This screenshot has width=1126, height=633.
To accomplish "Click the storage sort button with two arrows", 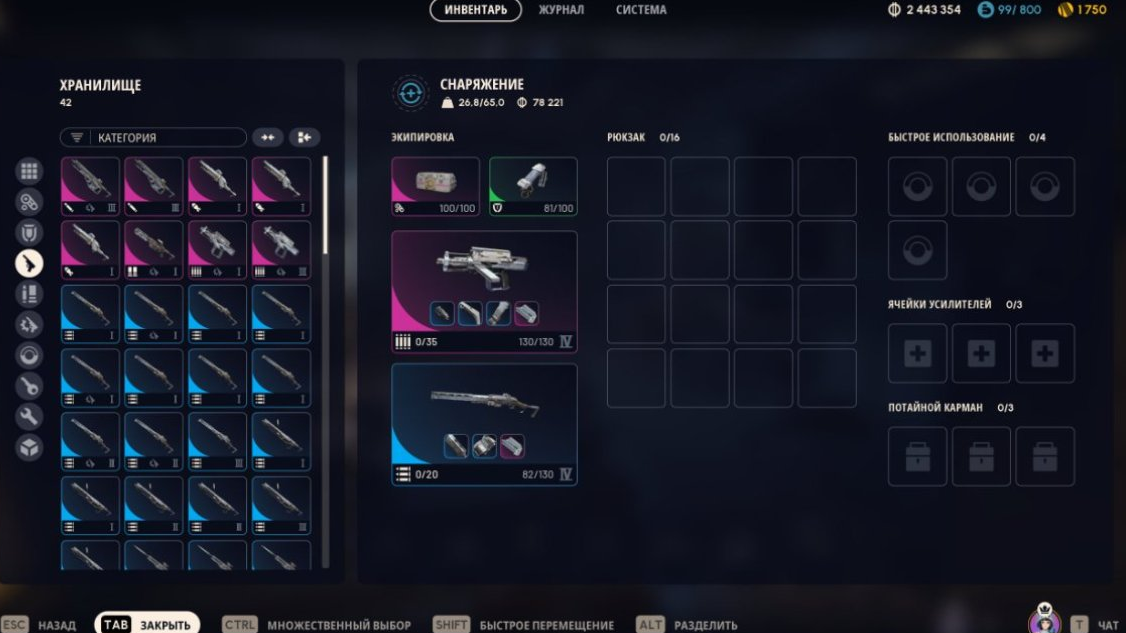I will click(267, 138).
